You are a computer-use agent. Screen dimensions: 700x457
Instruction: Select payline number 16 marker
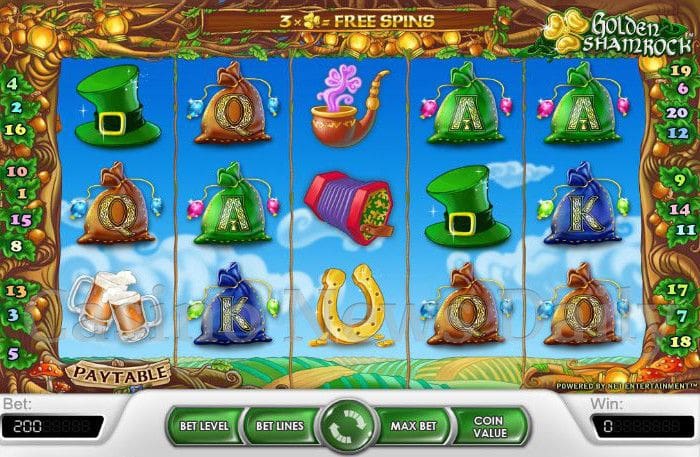(15, 129)
